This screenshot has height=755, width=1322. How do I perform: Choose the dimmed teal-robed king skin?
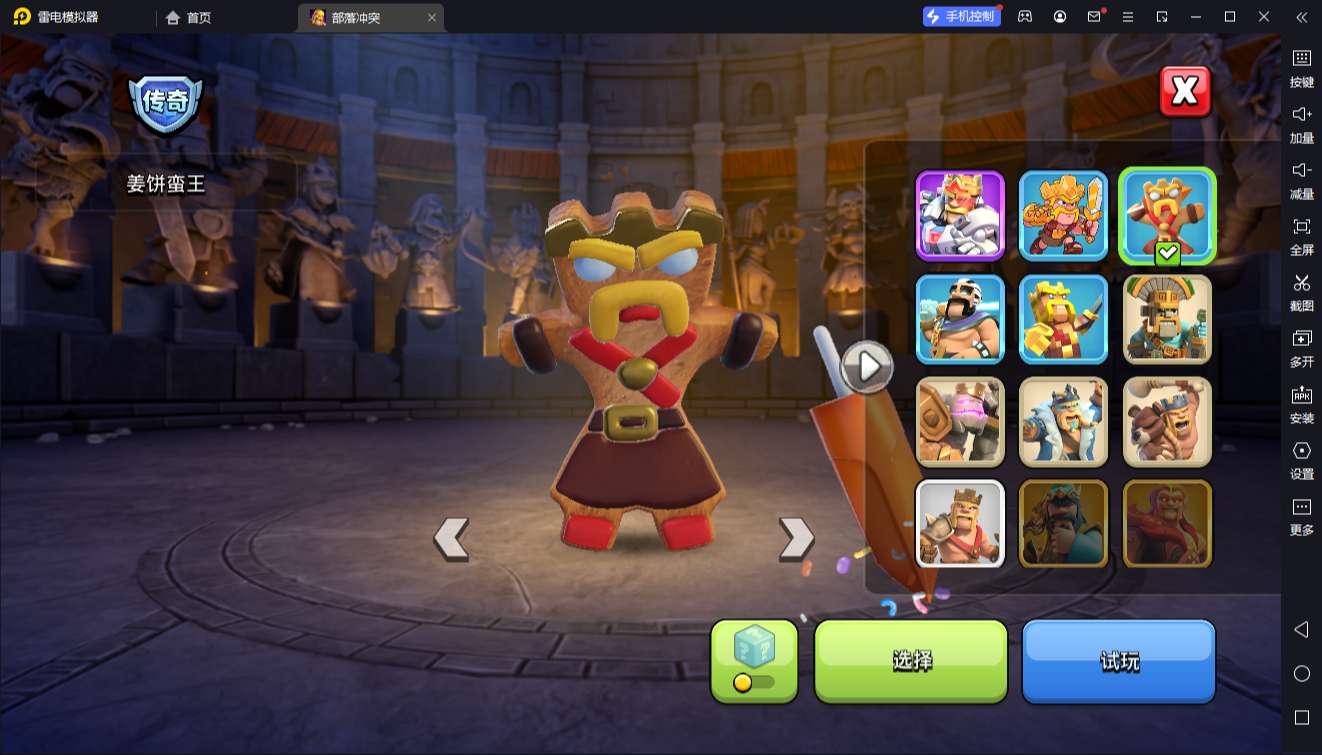(1063, 524)
